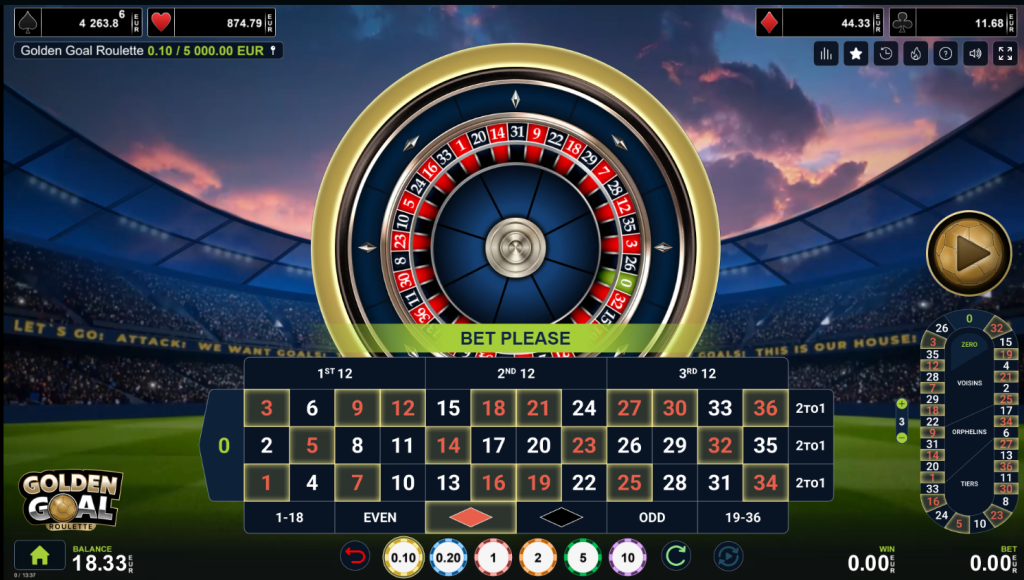The width and height of the screenshot is (1024, 580).
Task: Bet on the red diamond color field
Action: point(470,518)
